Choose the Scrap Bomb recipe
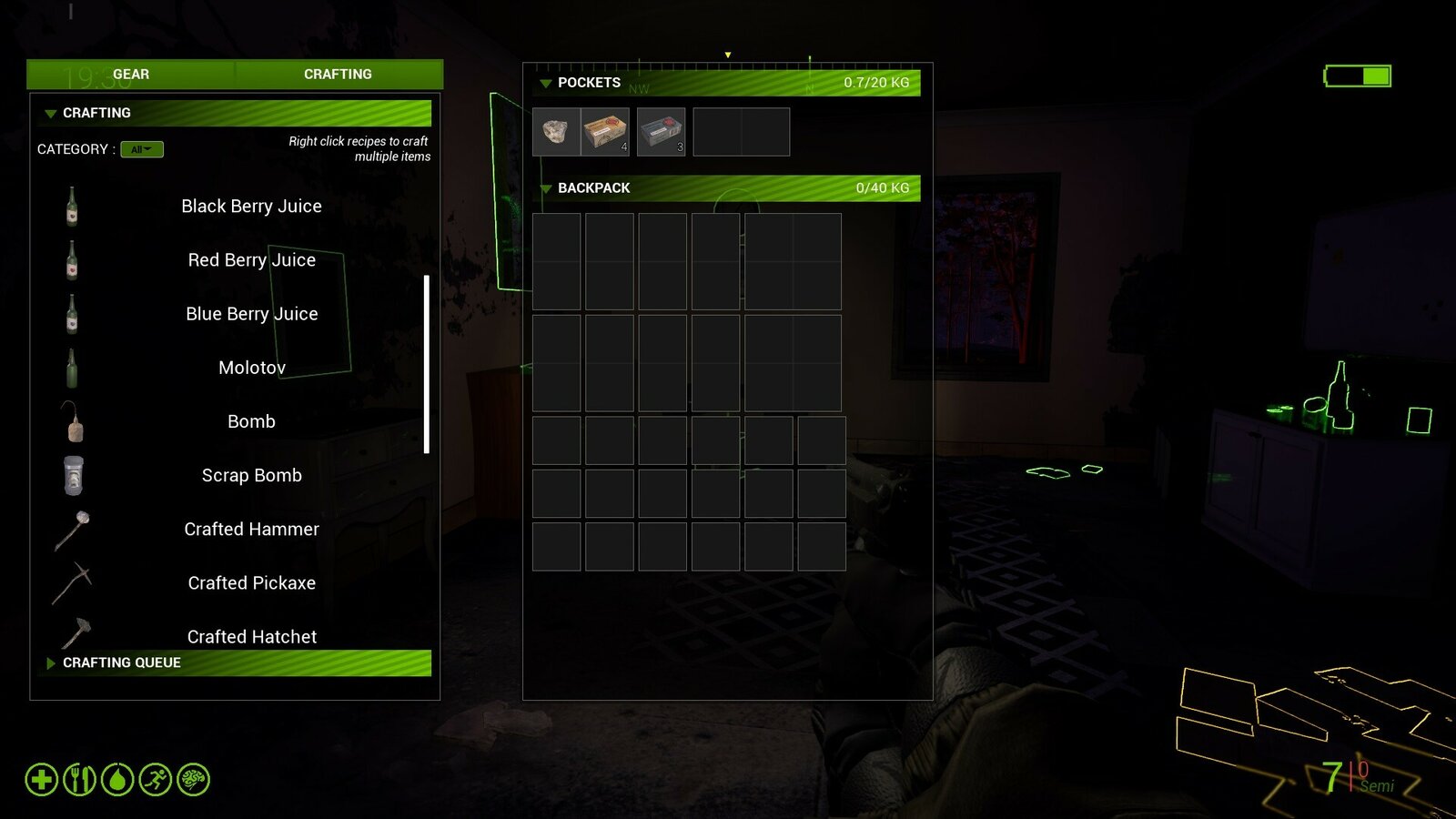Image resolution: width=1456 pixels, height=819 pixels. tap(251, 475)
